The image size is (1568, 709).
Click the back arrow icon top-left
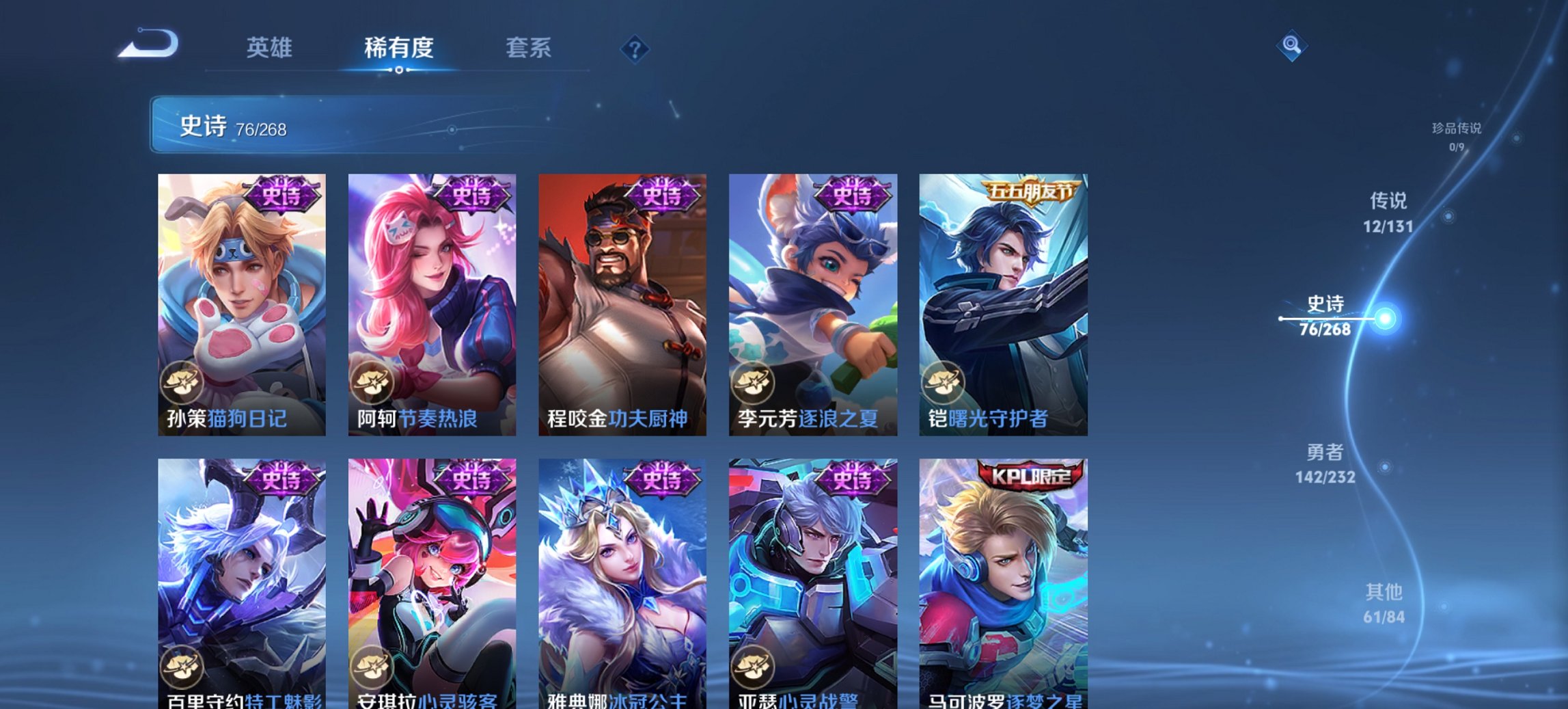tap(149, 44)
